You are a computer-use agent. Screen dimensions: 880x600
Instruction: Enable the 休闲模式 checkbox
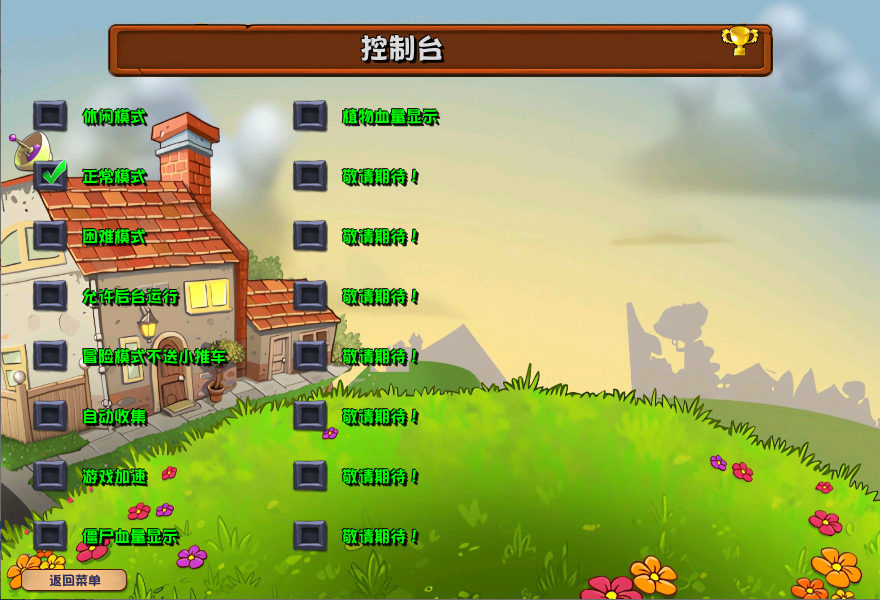click(50, 116)
